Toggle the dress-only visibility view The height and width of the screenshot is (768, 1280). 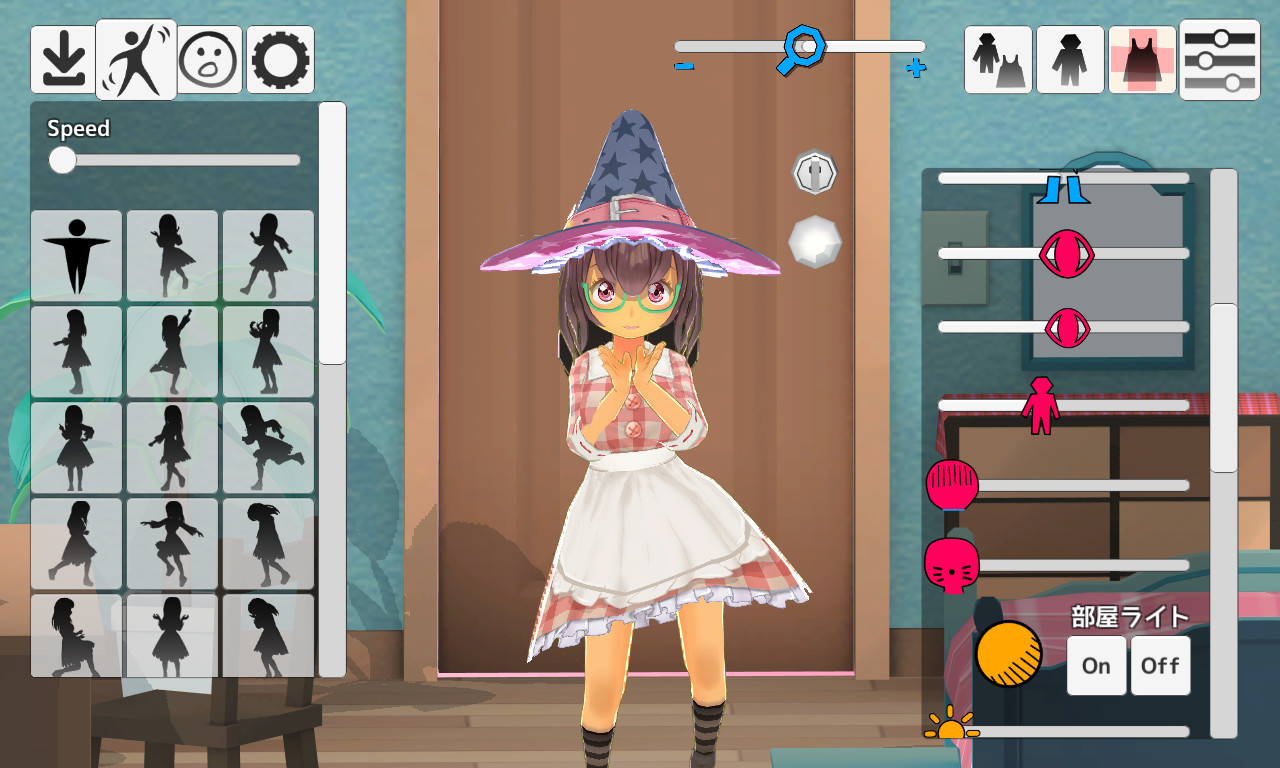click(1141, 60)
